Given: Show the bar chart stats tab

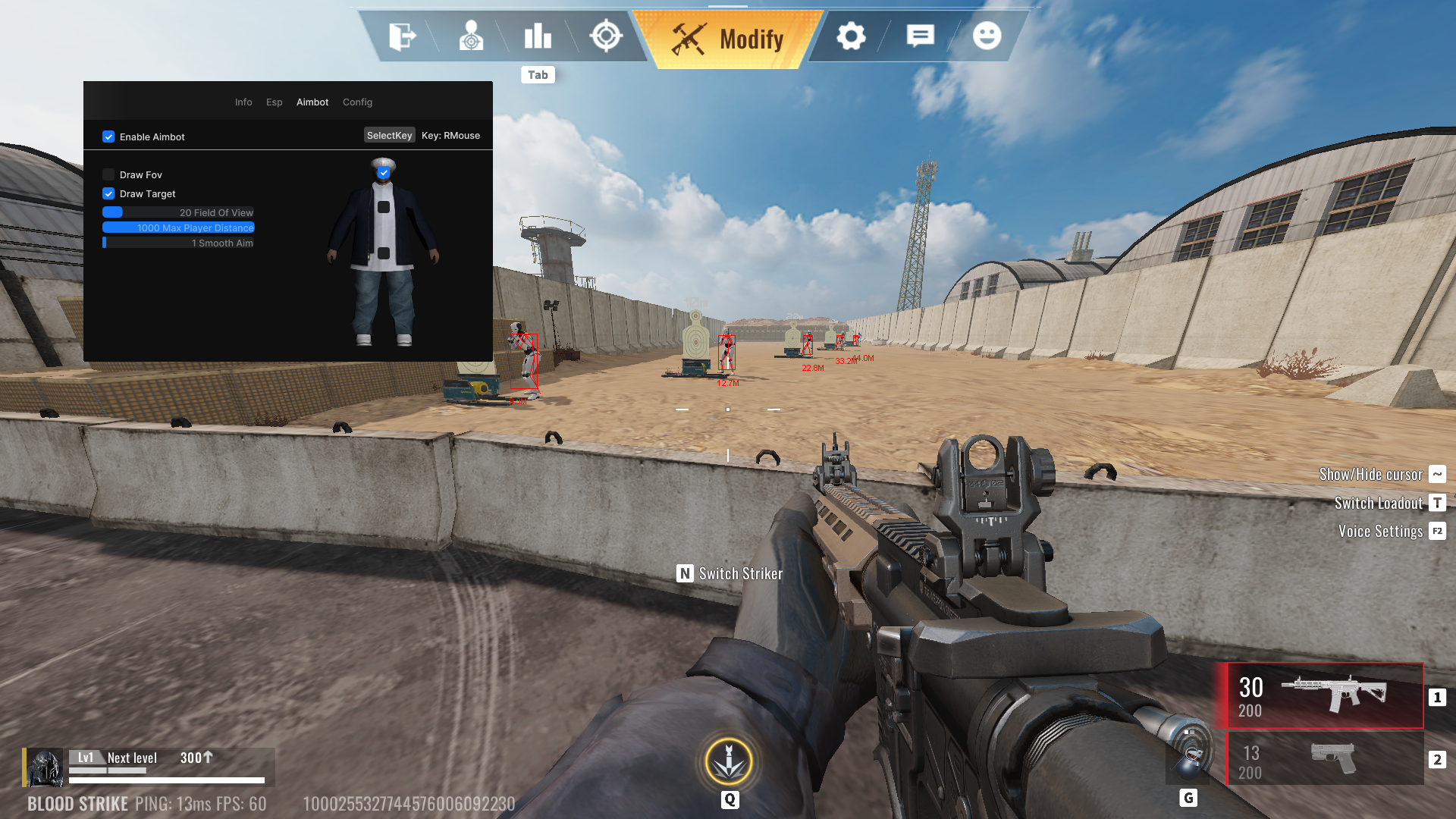Looking at the screenshot, I should click(x=538, y=36).
